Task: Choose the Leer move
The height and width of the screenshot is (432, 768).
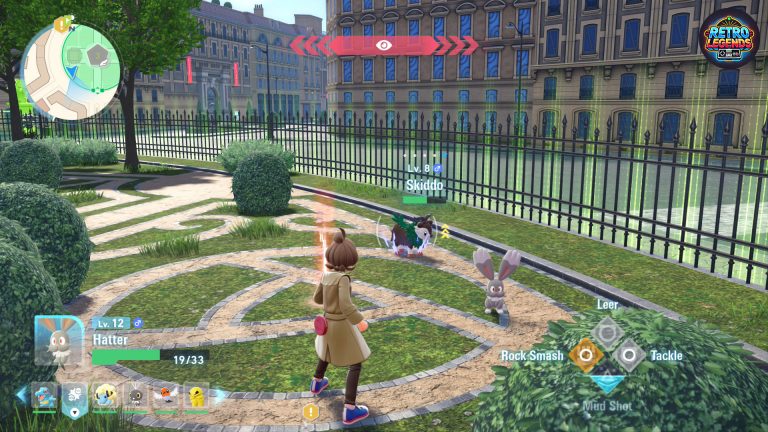Action: 605,331
